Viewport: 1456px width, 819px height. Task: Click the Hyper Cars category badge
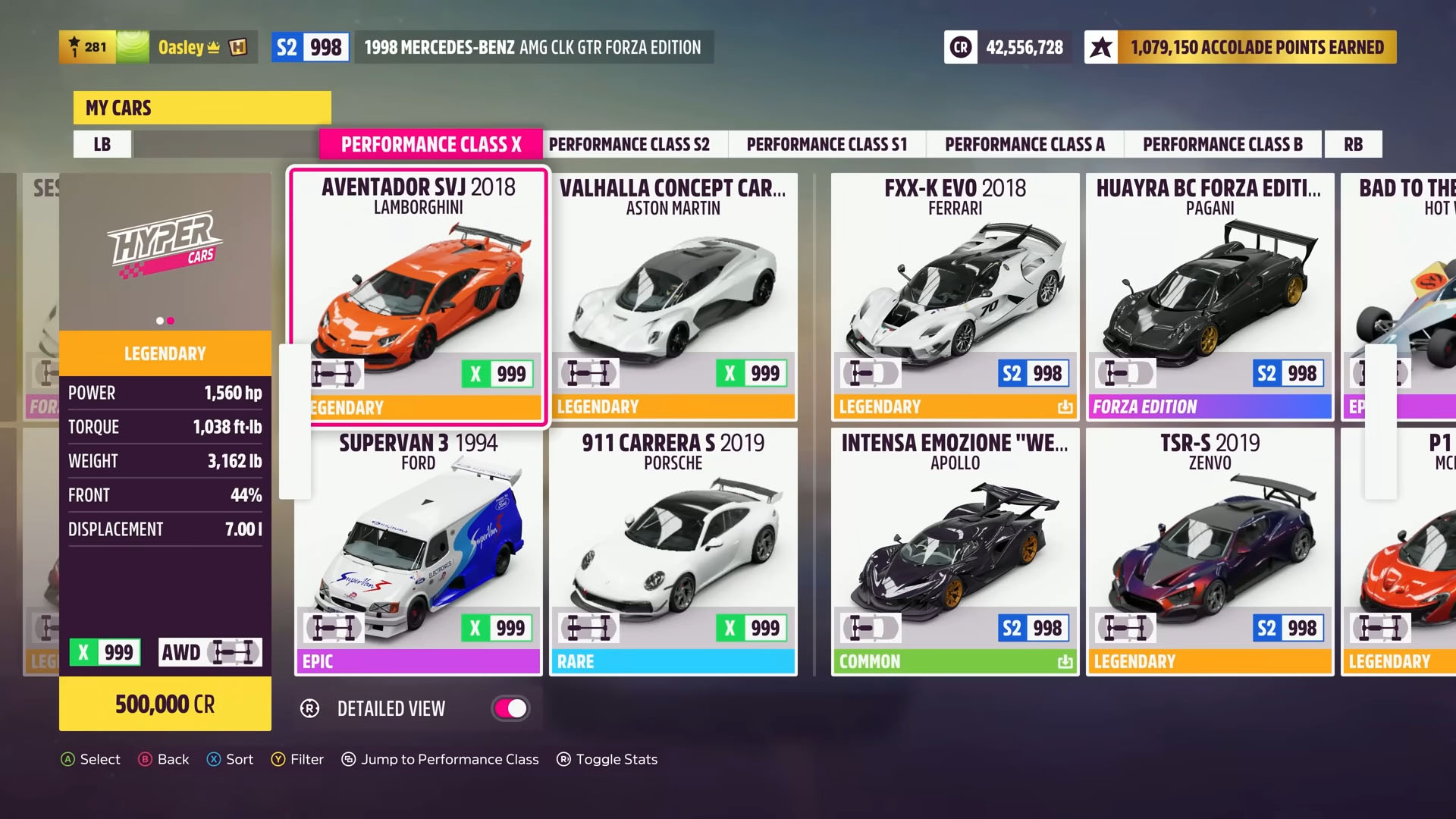click(164, 244)
